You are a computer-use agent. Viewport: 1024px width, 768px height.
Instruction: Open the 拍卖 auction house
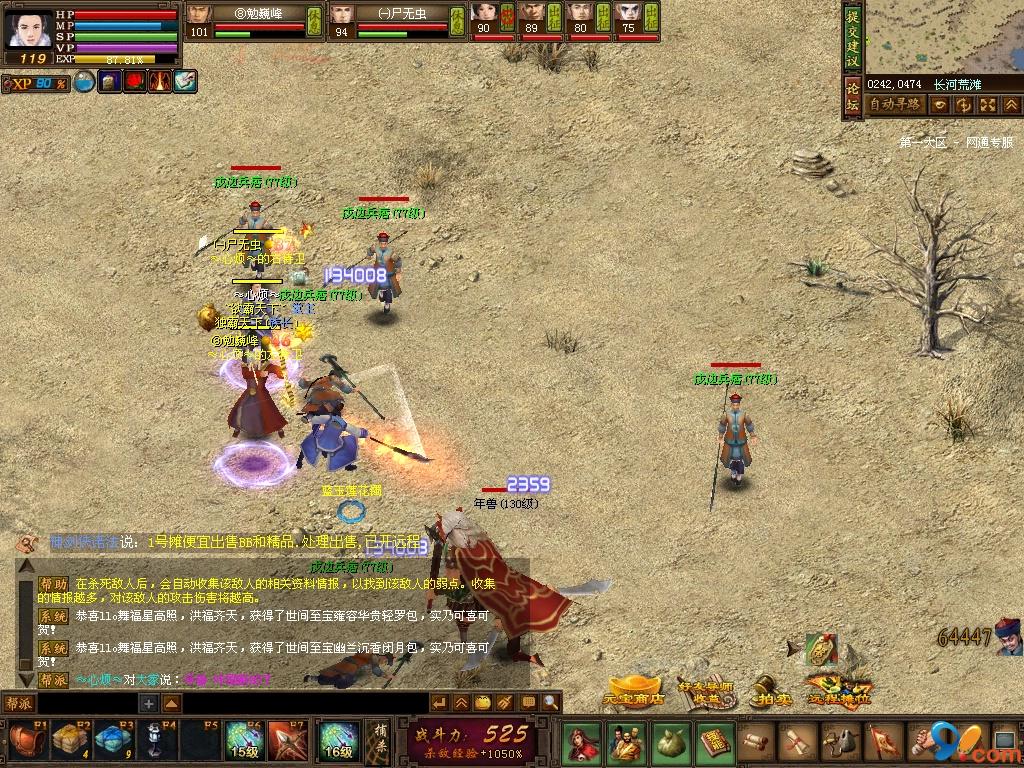pyautogui.click(x=769, y=690)
